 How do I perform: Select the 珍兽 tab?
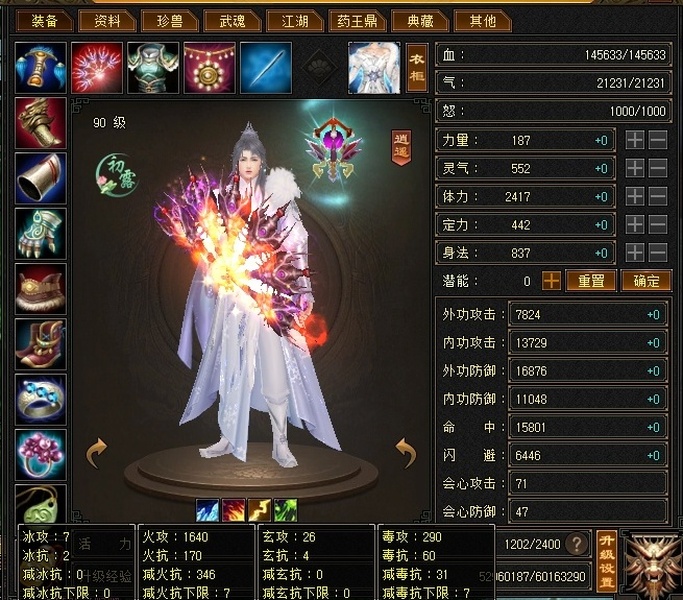[x=169, y=20]
